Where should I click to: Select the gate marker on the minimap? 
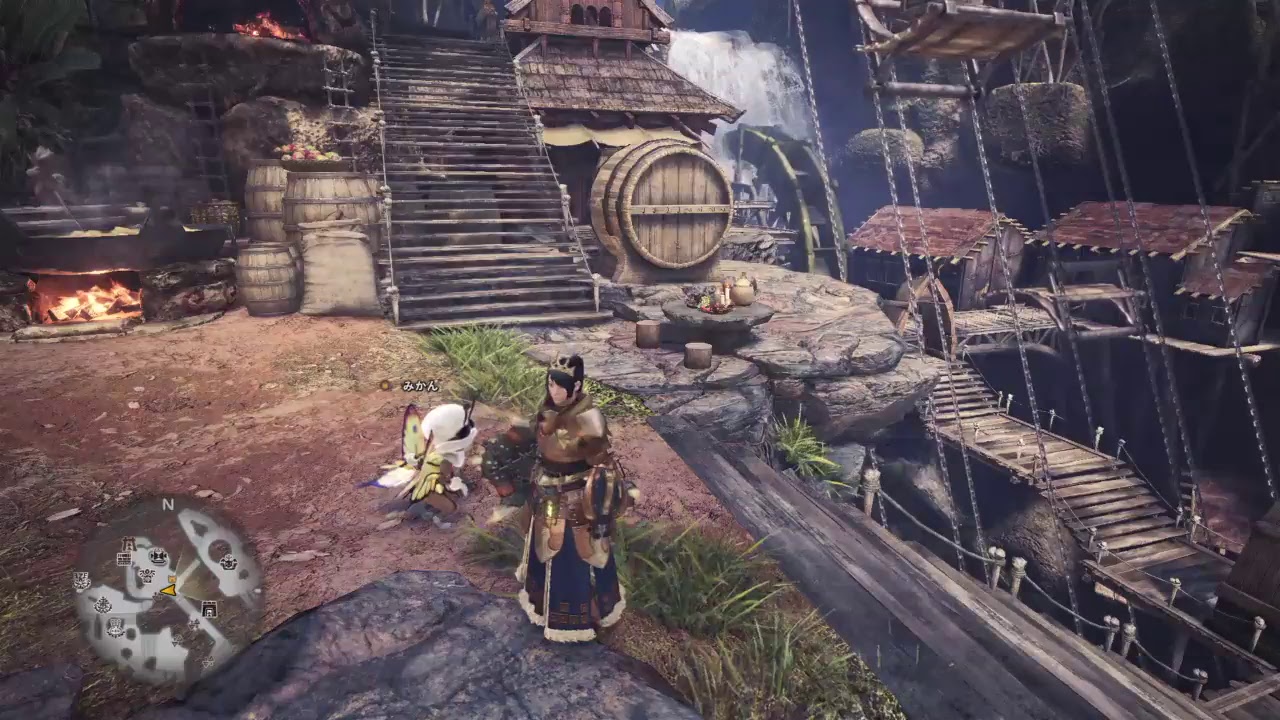coord(209,609)
